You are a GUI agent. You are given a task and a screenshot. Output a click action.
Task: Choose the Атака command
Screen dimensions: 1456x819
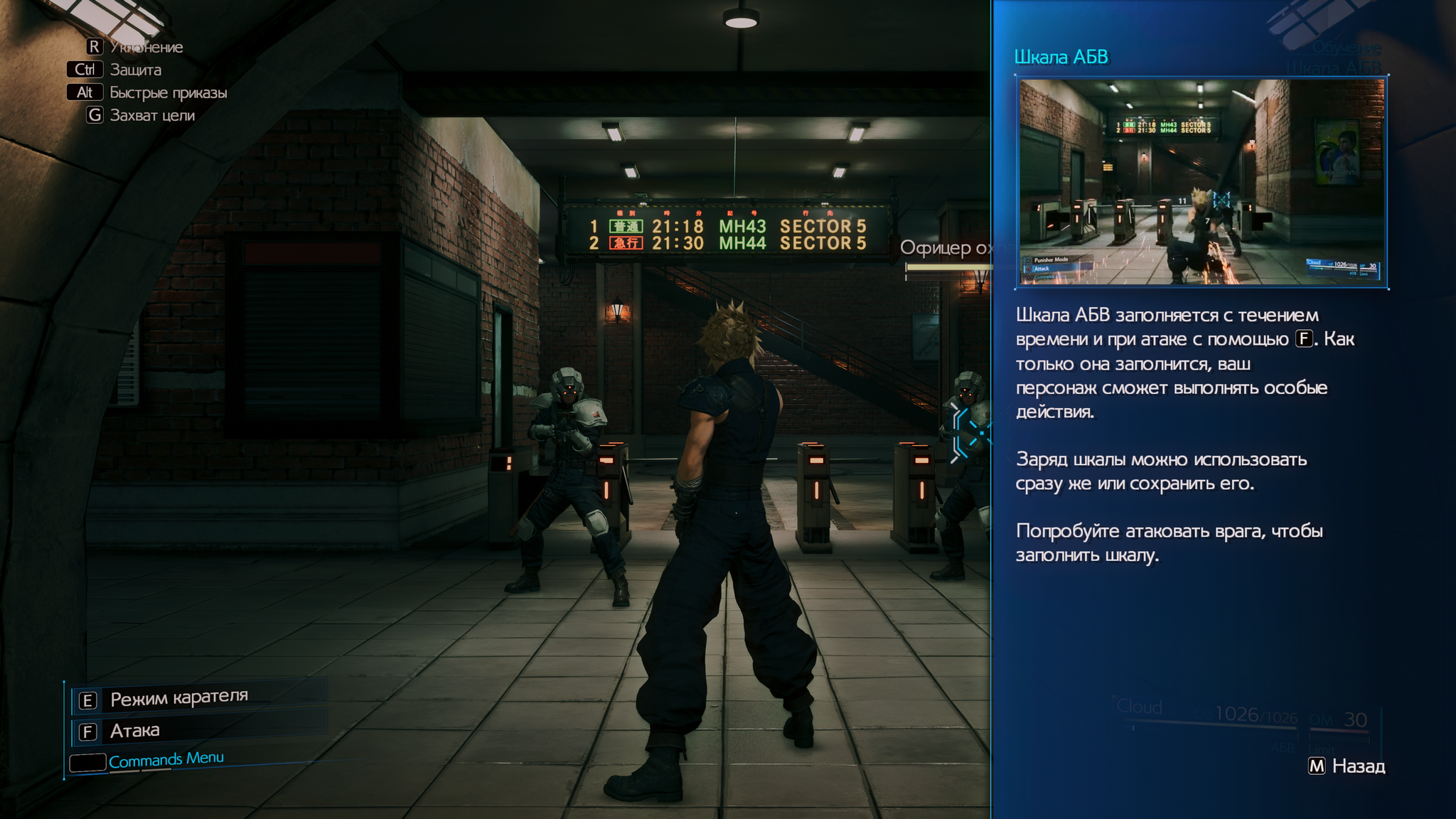click(135, 731)
